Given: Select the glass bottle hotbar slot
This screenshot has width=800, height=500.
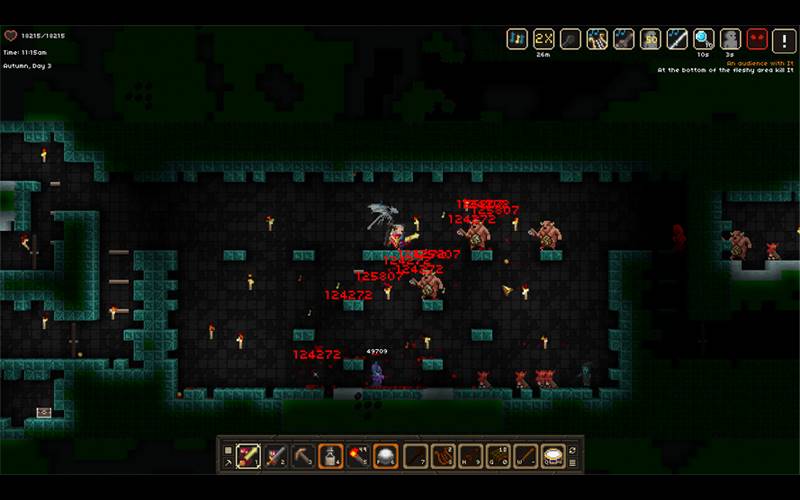Looking at the screenshot, I should (x=331, y=455).
